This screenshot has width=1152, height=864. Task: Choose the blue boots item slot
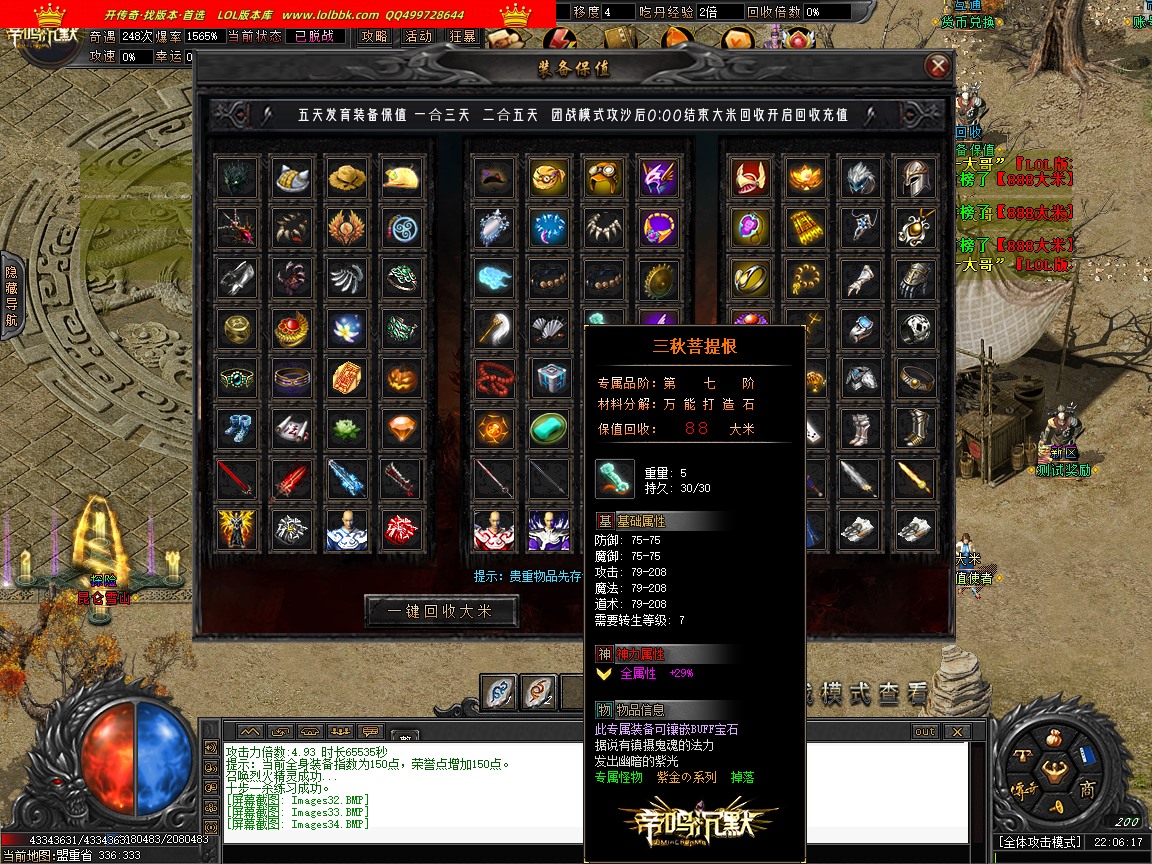238,428
